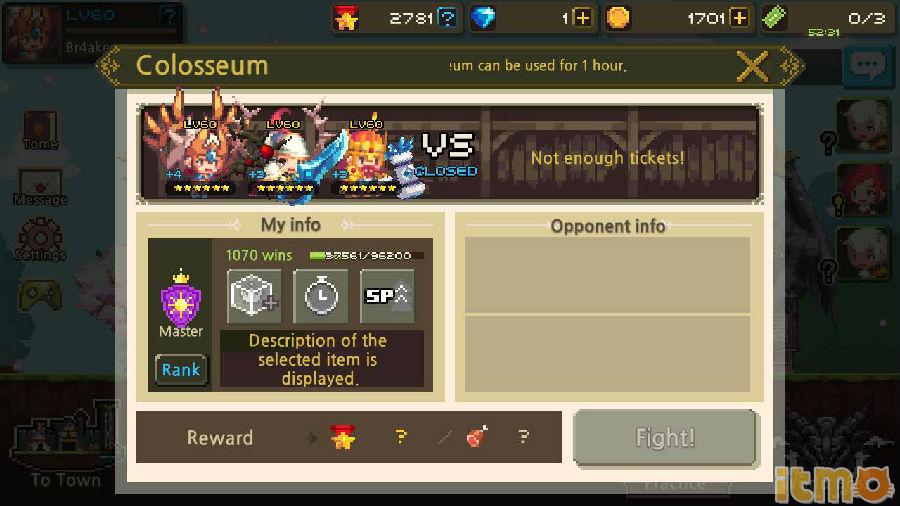The image size is (900, 506).
Task: Close the Colosseum window
Action: pyautogui.click(x=753, y=66)
